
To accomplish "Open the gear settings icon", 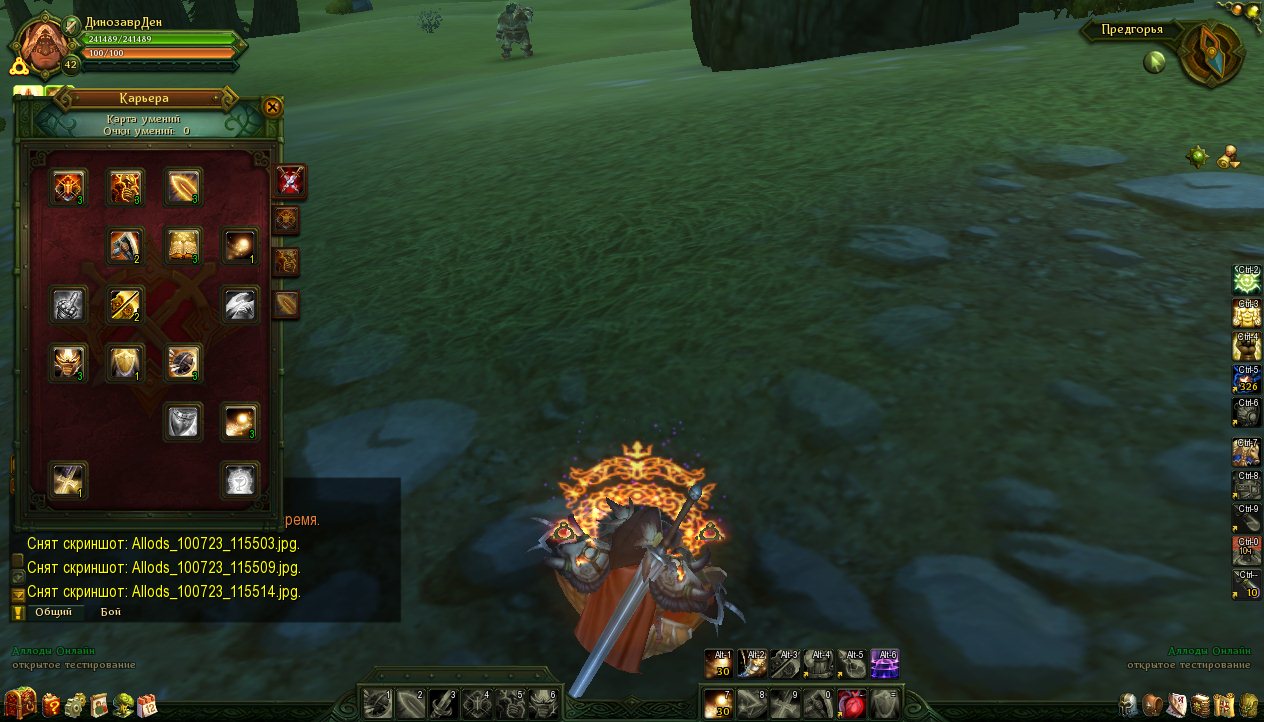I will click(x=75, y=703).
